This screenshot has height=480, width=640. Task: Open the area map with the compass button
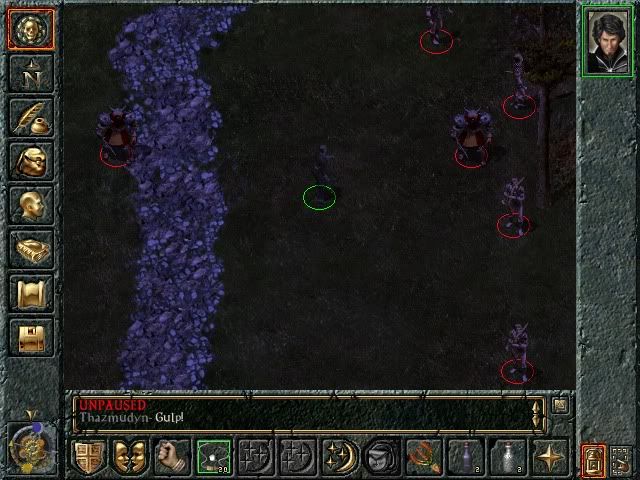[x=30, y=72]
